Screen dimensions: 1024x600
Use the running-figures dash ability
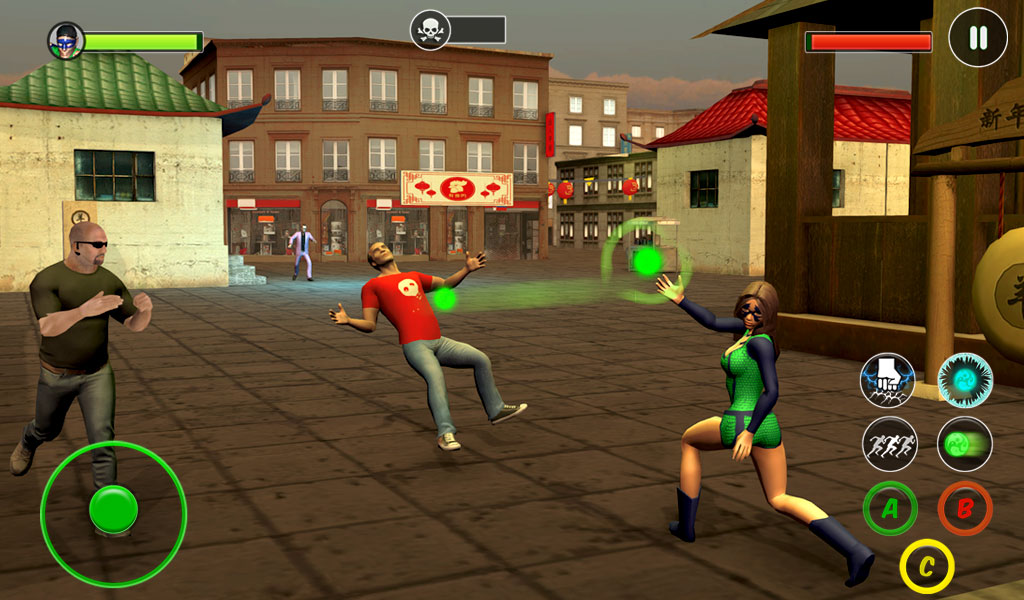coord(890,444)
